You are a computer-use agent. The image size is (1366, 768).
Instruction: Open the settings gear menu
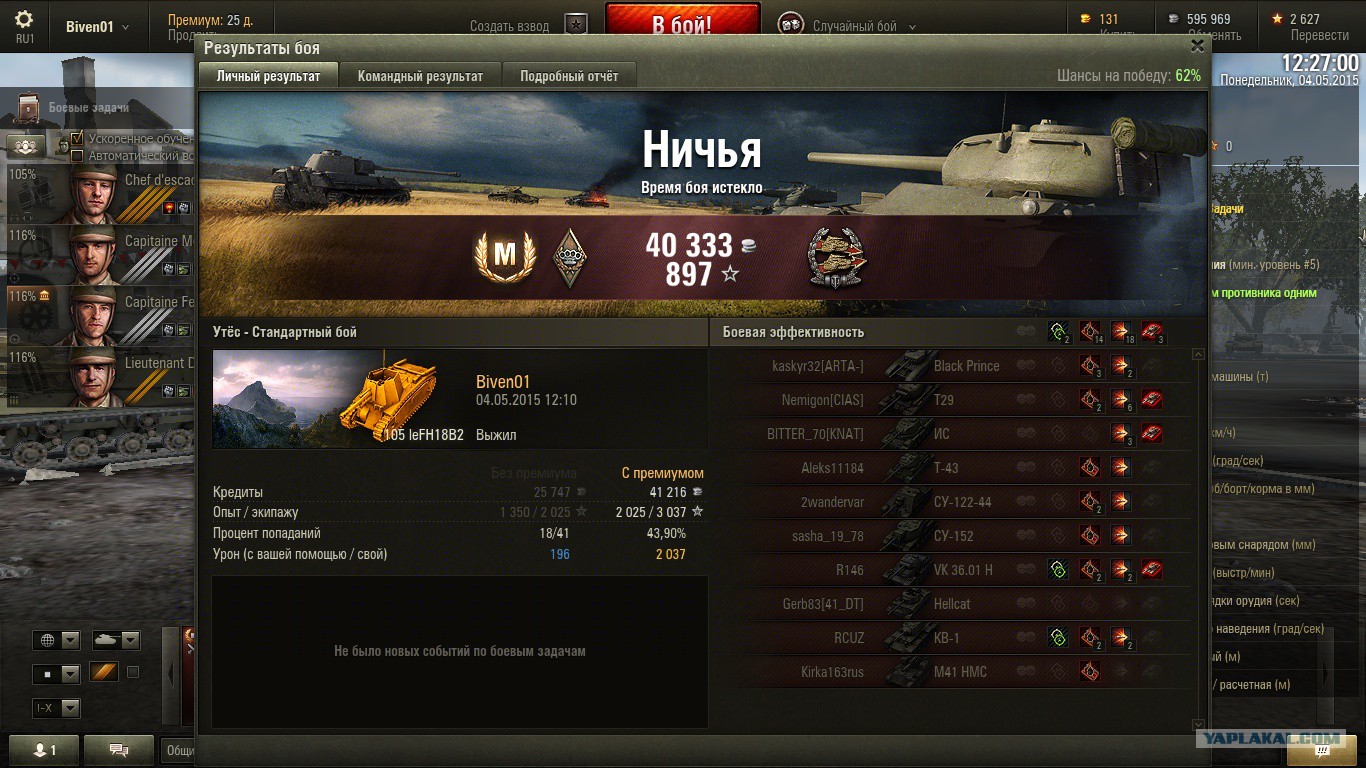coord(24,20)
